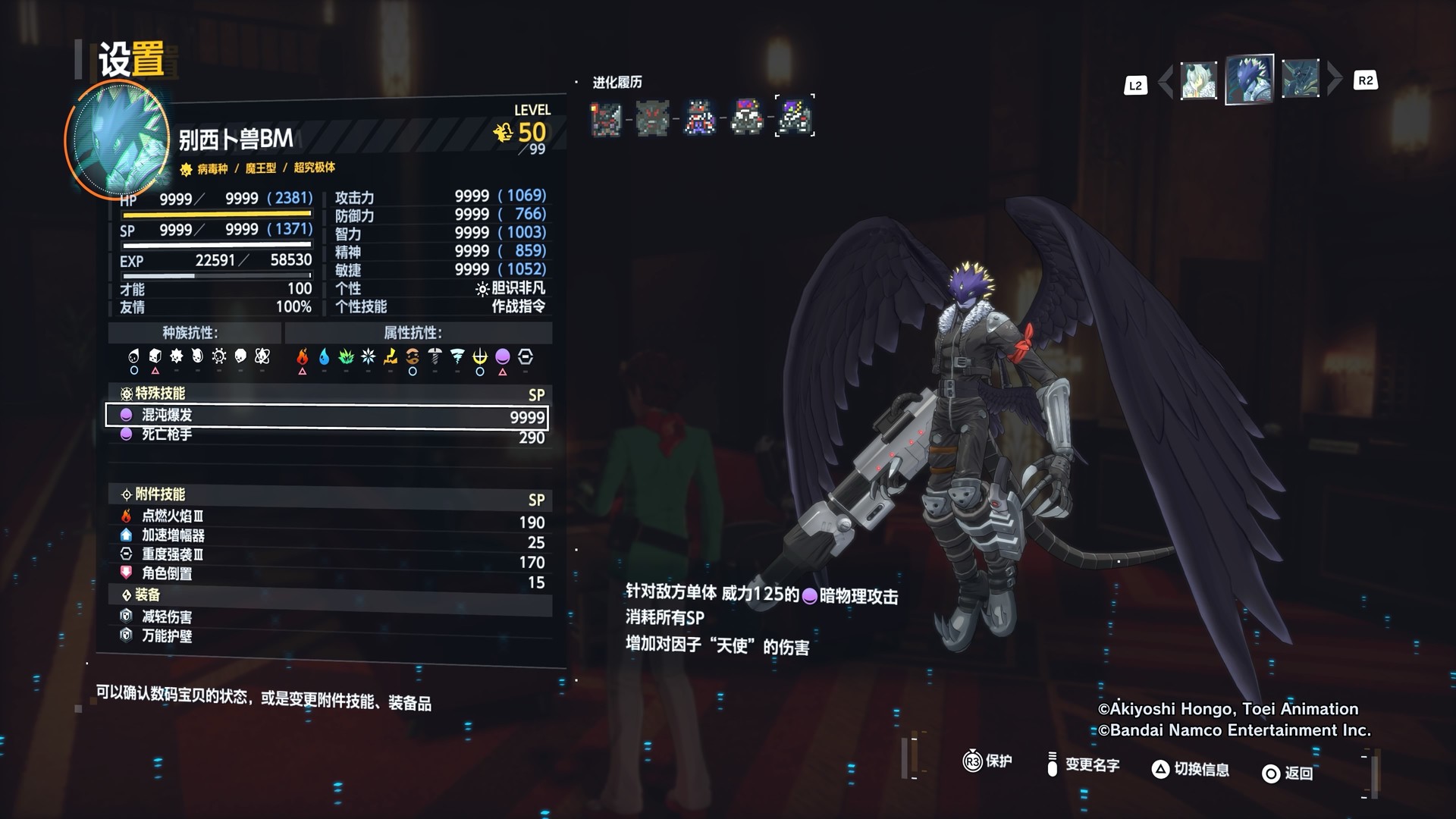Select the 混沌爆发 special skill row
1456x819 pixels.
[x=326, y=416]
